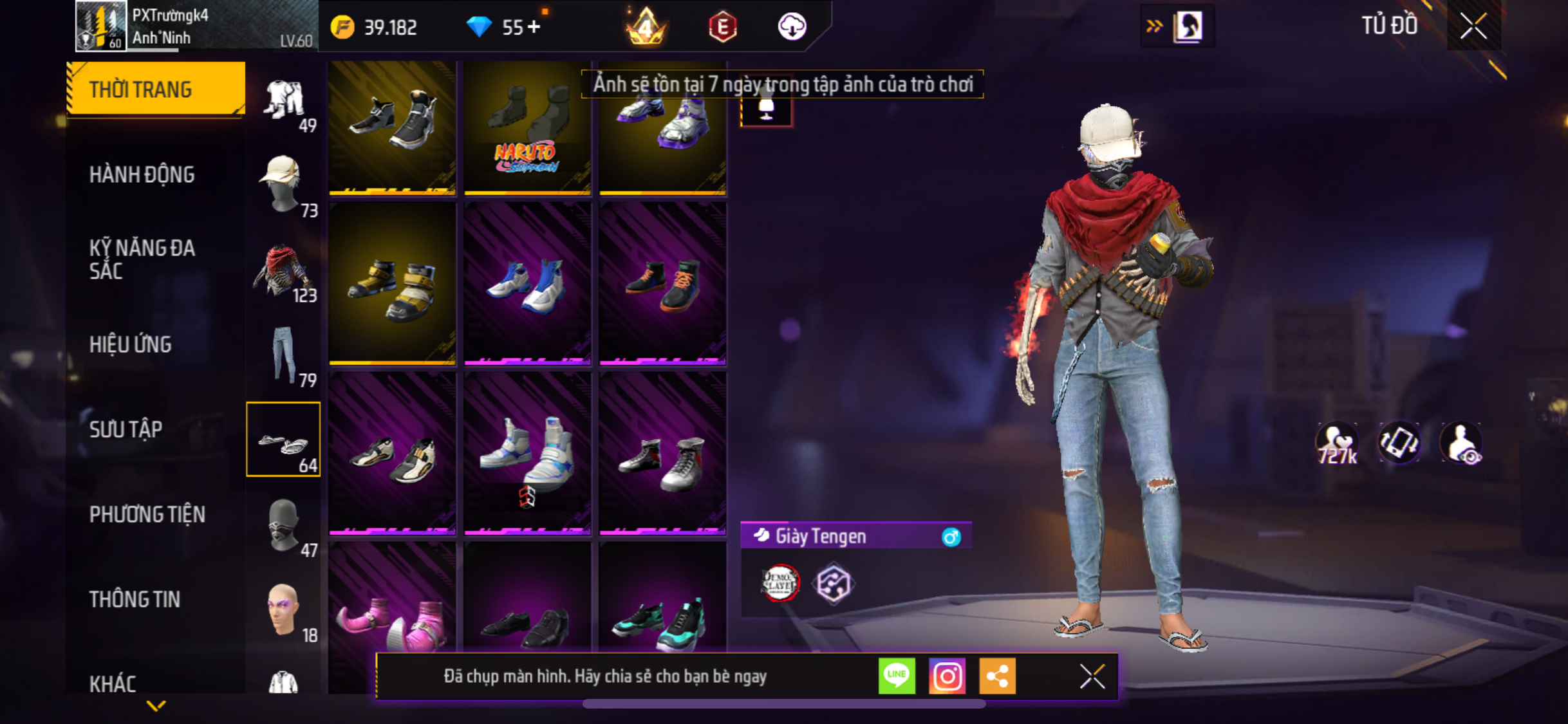Add diamonds with the plus button

534,27
